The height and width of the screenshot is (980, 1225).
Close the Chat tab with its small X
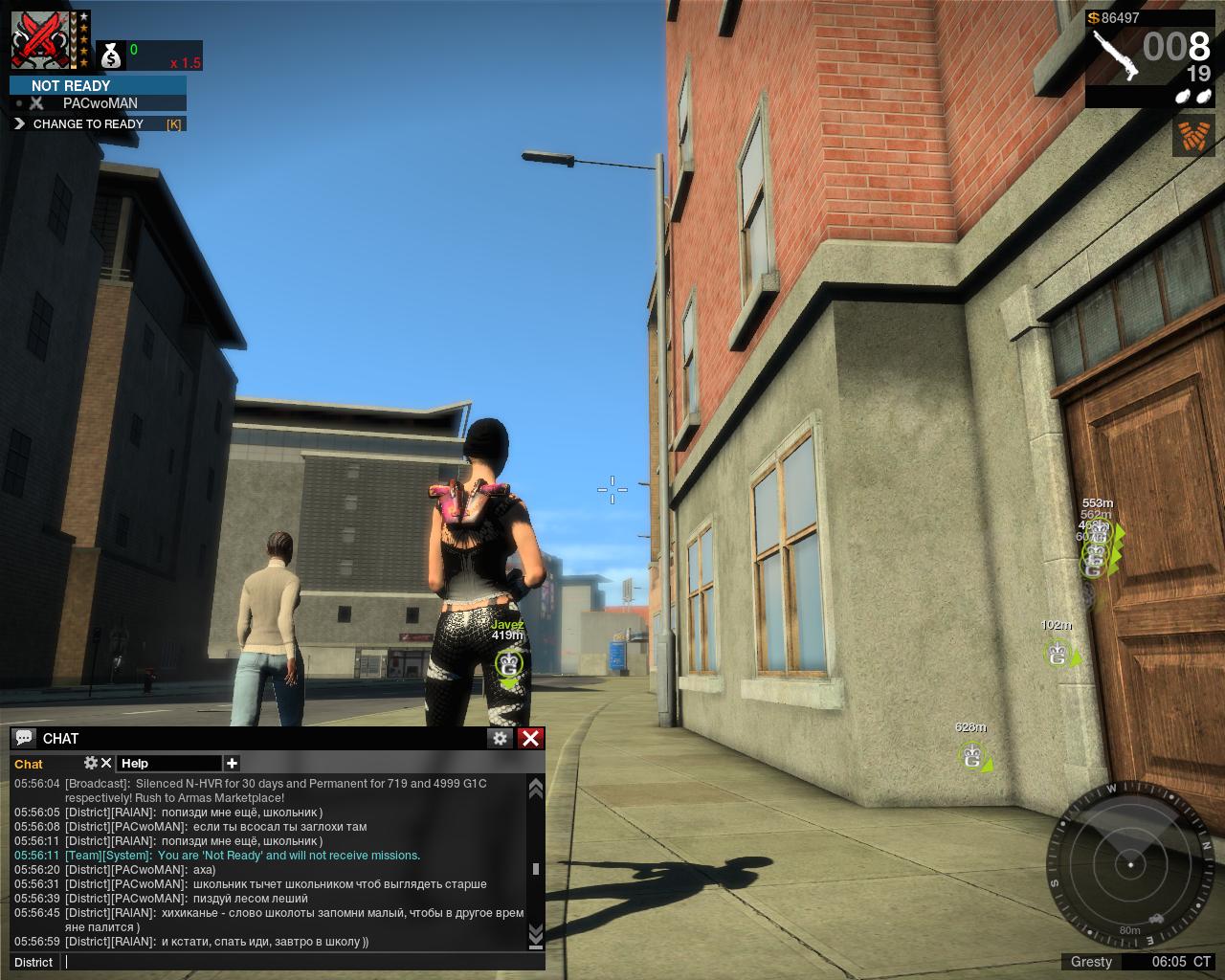pyautogui.click(x=106, y=763)
